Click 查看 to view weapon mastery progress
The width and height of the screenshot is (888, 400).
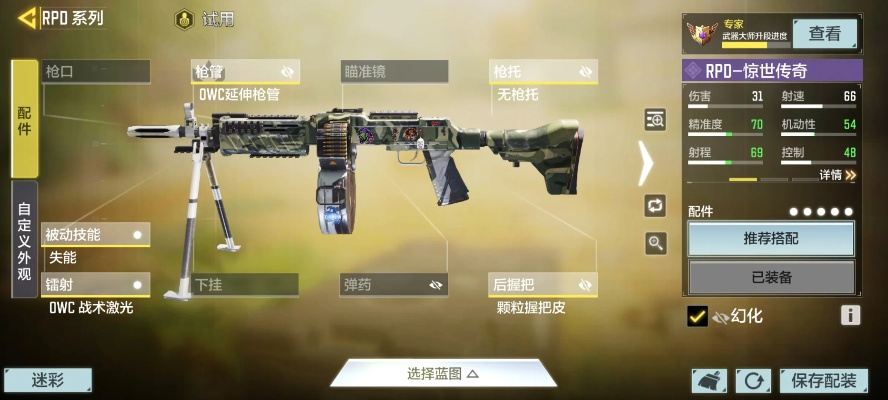(x=825, y=33)
